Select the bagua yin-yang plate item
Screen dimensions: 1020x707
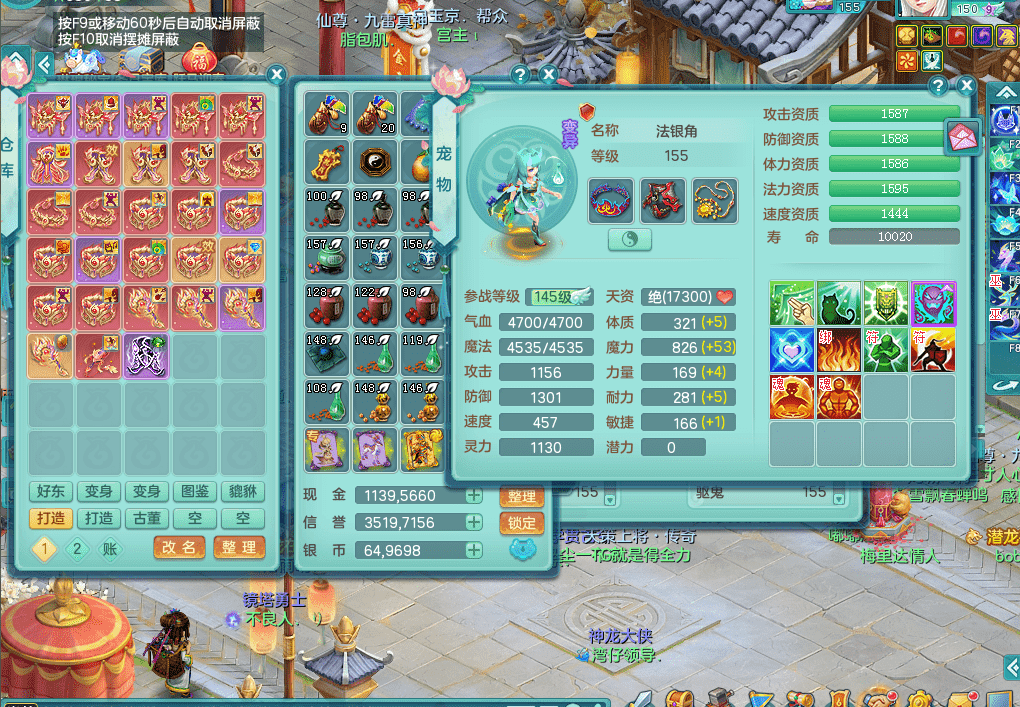tap(374, 160)
